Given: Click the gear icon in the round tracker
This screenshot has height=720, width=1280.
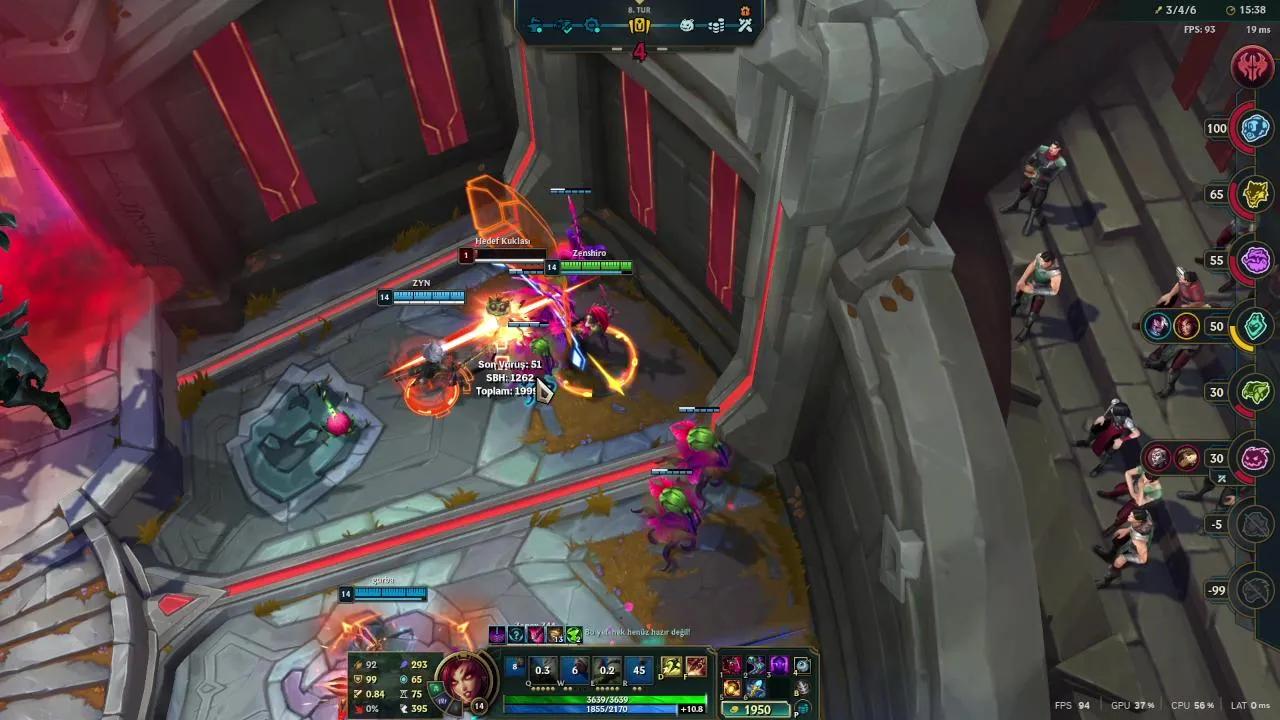Looking at the screenshot, I should pos(592,25).
